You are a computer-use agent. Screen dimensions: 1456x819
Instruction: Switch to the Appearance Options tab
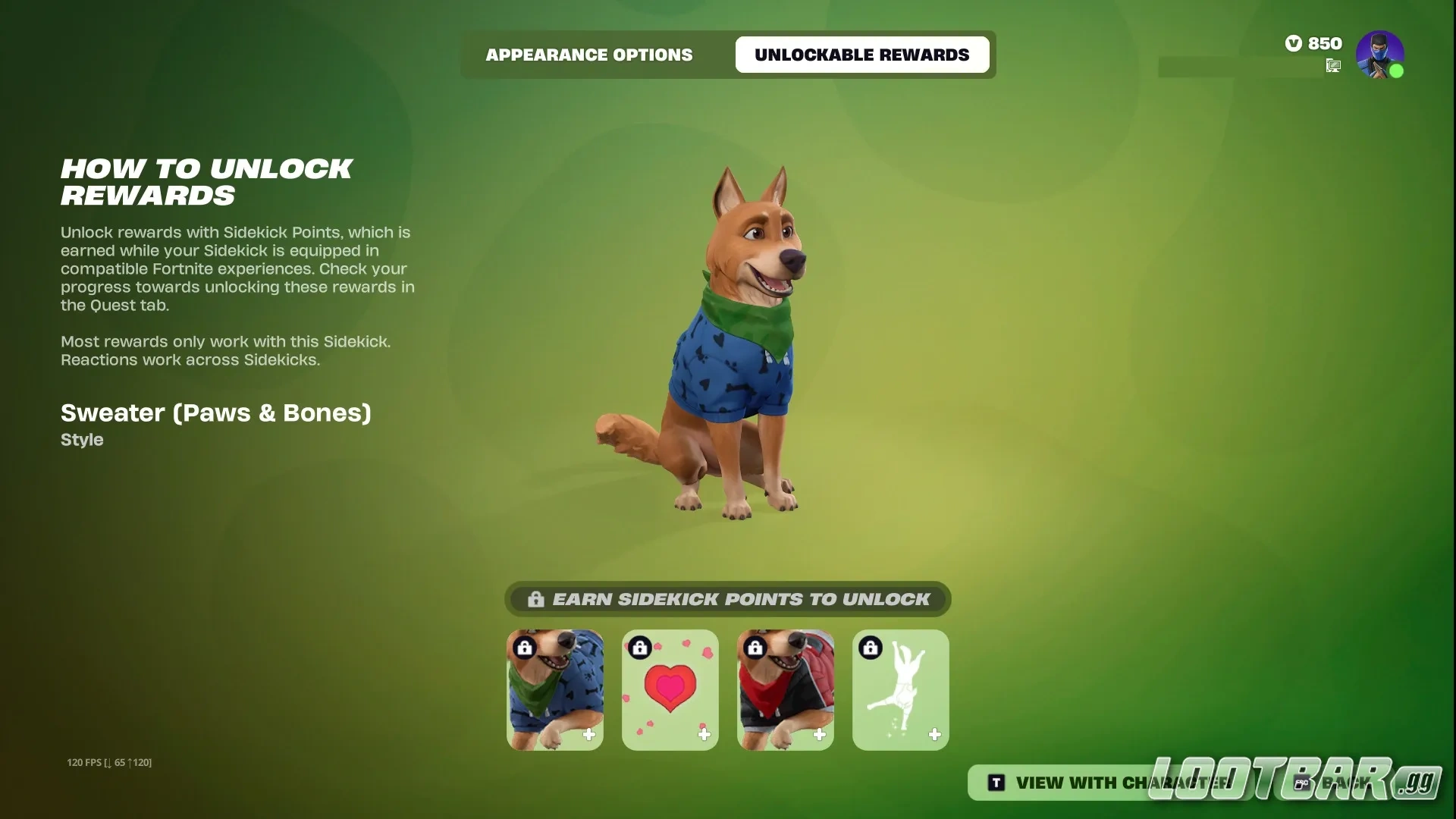click(589, 55)
